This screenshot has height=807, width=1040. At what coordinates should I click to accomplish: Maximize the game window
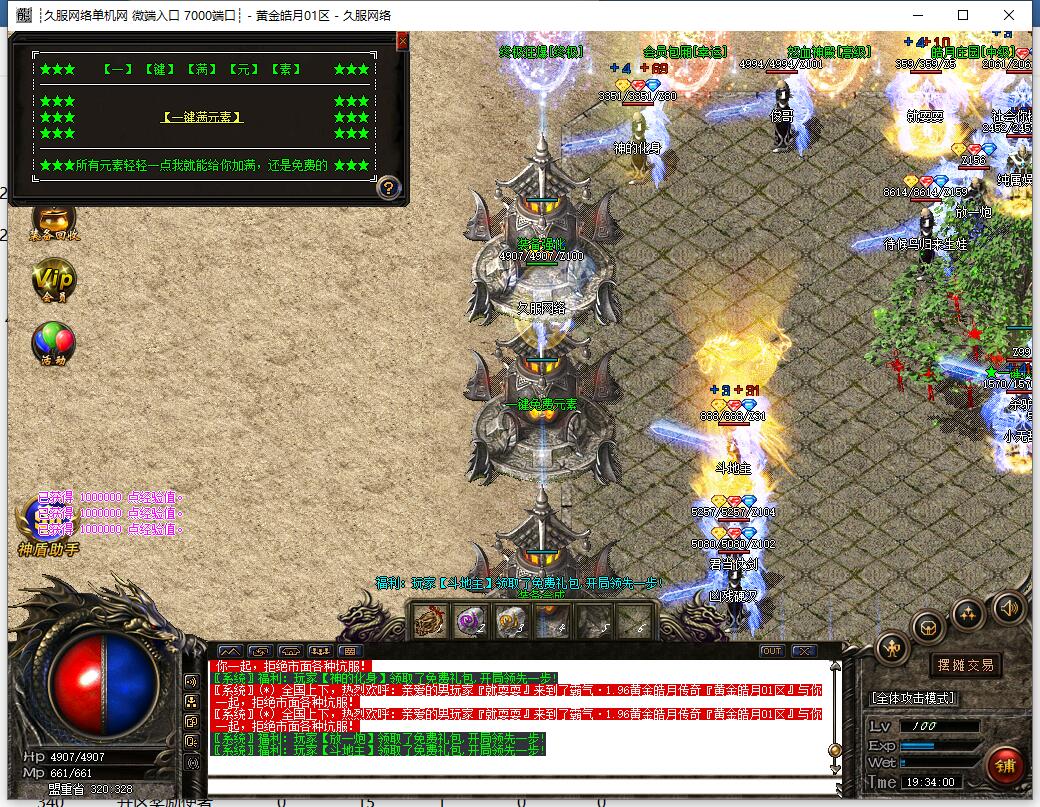963,15
